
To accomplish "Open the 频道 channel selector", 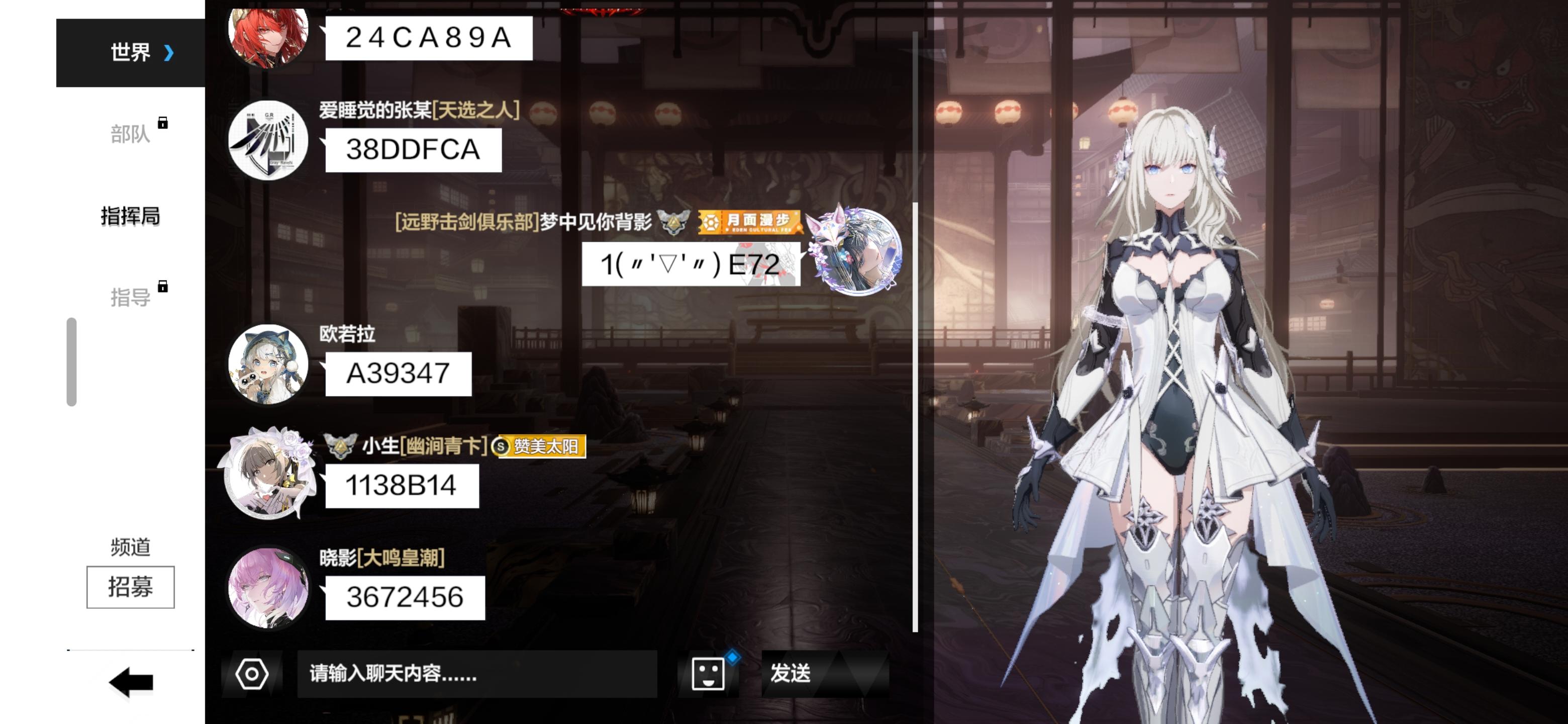I will (130, 546).
